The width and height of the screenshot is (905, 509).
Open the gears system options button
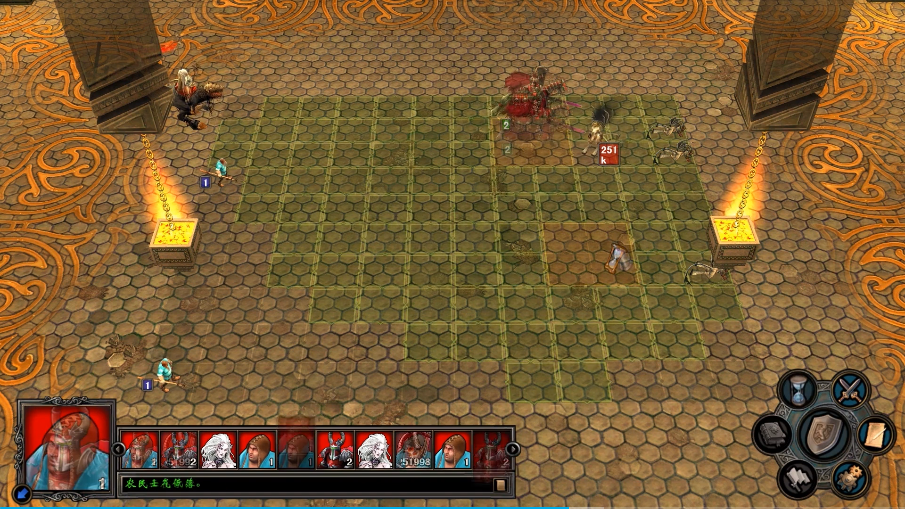coord(850,479)
